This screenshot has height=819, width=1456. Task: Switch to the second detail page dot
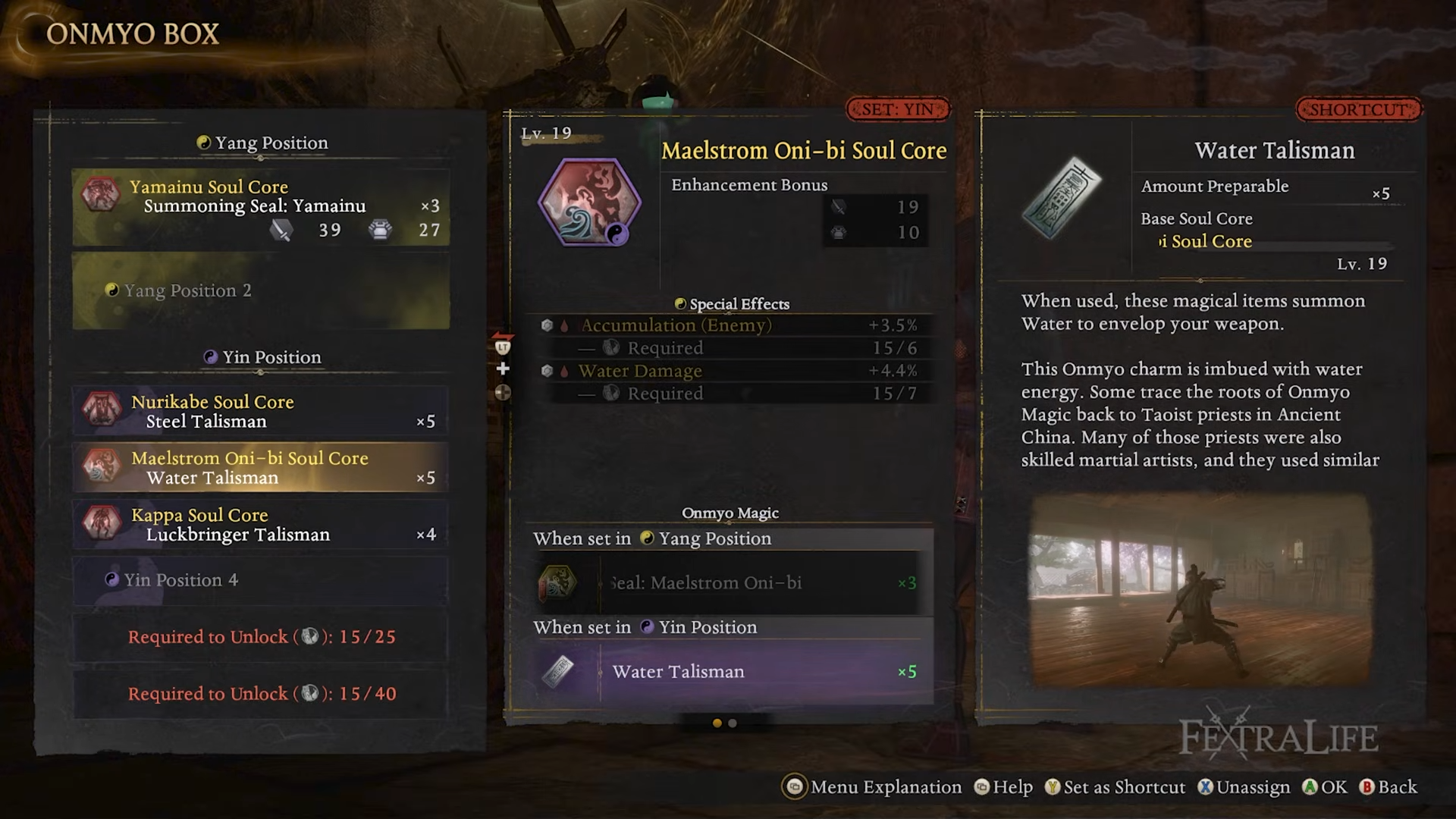(733, 723)
